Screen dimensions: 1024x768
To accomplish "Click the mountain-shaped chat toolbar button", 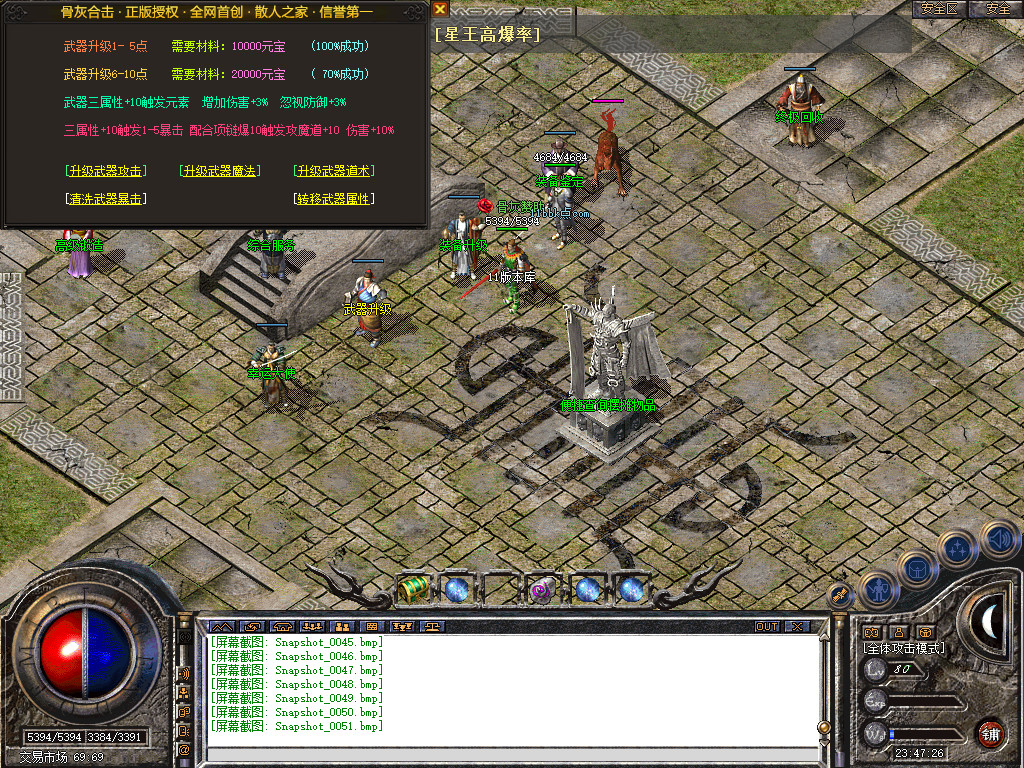I will [x=219, y=627].
